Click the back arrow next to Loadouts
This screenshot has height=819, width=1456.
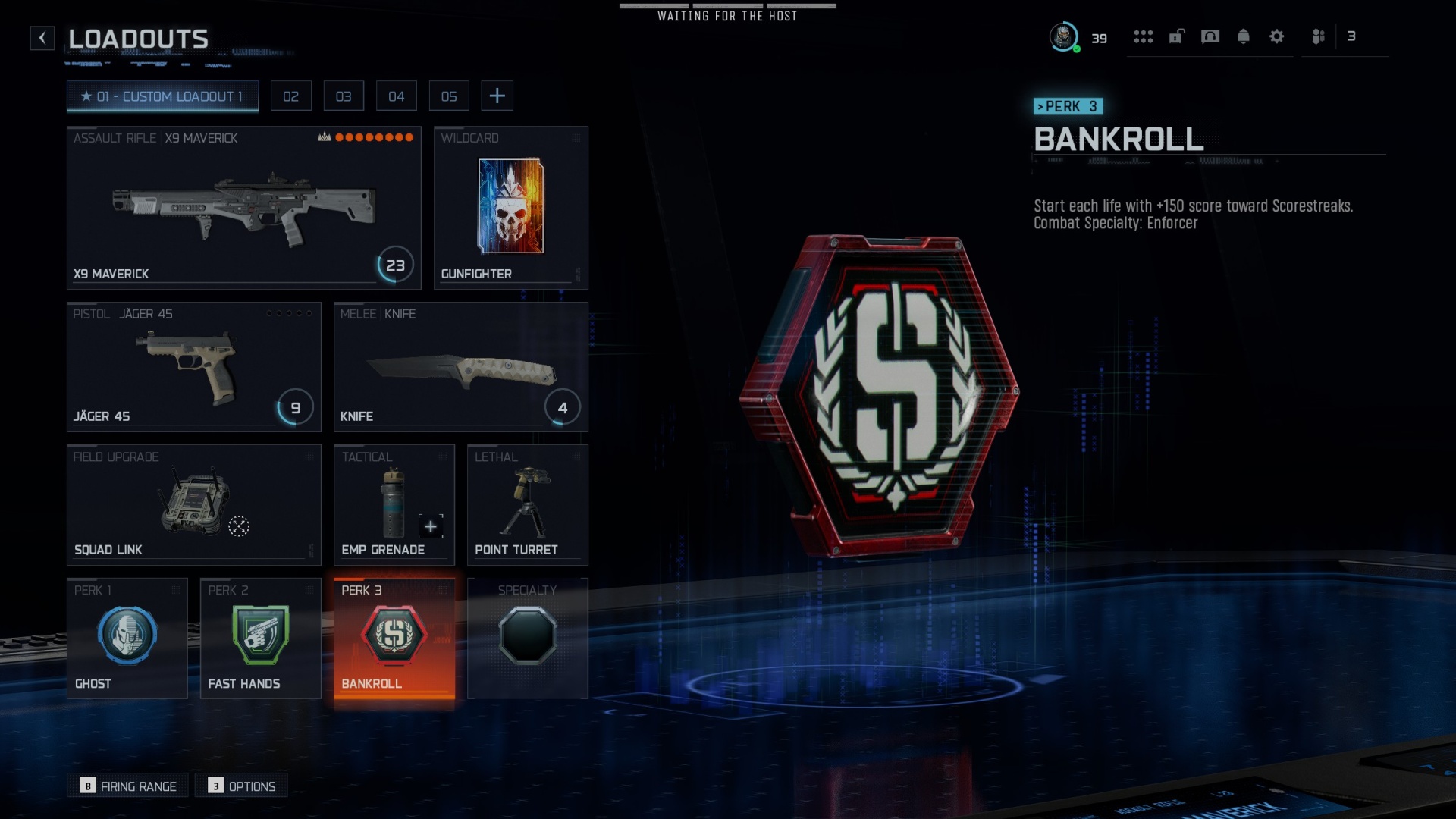42,38
